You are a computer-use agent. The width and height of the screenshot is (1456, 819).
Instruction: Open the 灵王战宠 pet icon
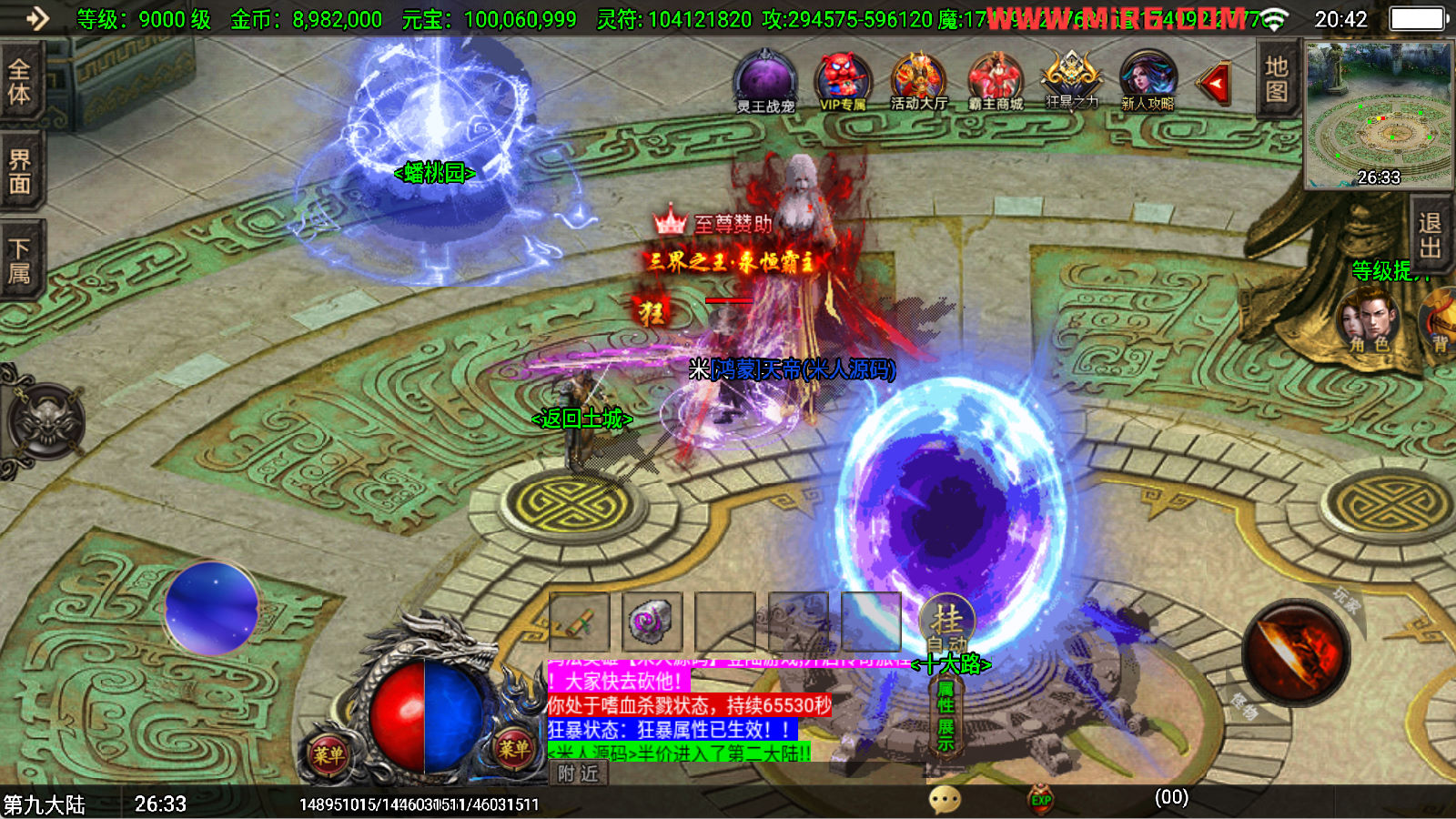765,83
